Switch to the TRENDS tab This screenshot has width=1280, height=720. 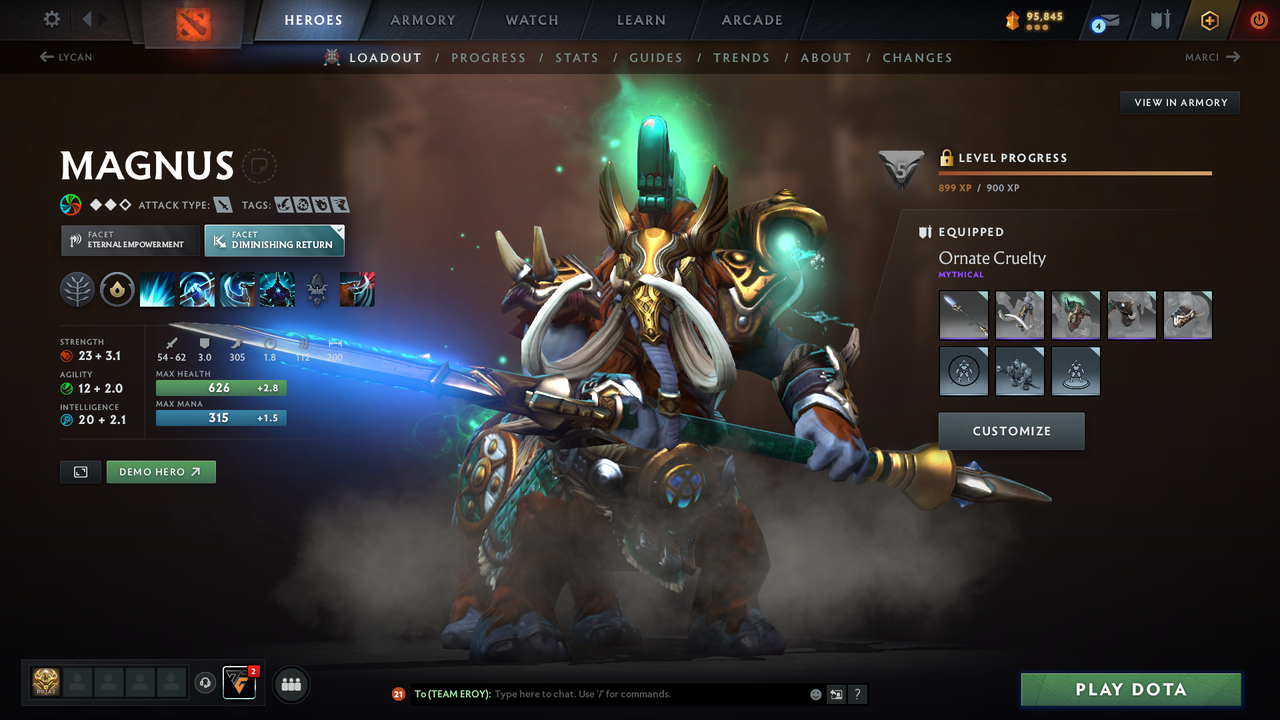(741, 57)
